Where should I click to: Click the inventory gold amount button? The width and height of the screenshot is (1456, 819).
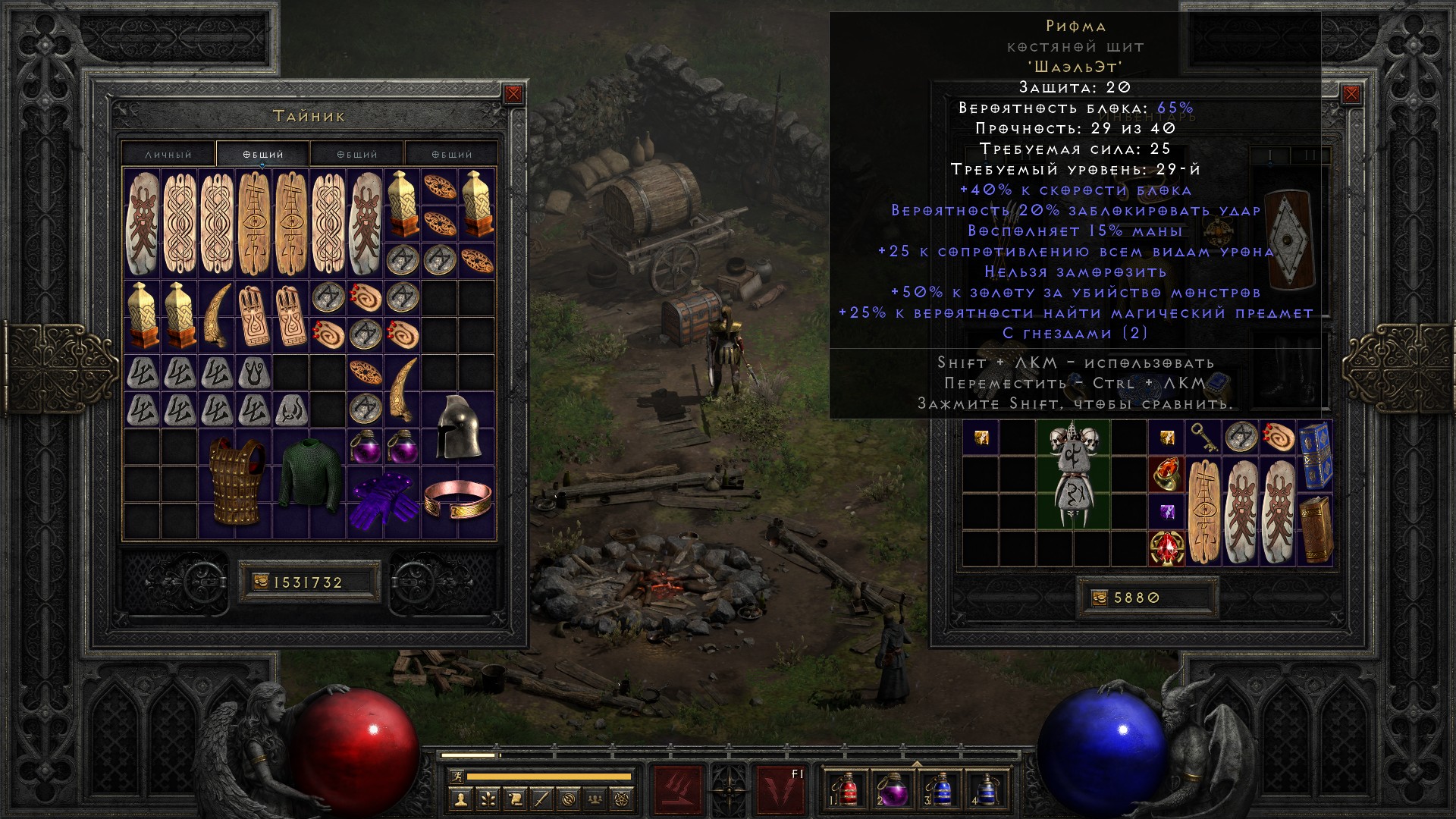(x=1147, y=598)
